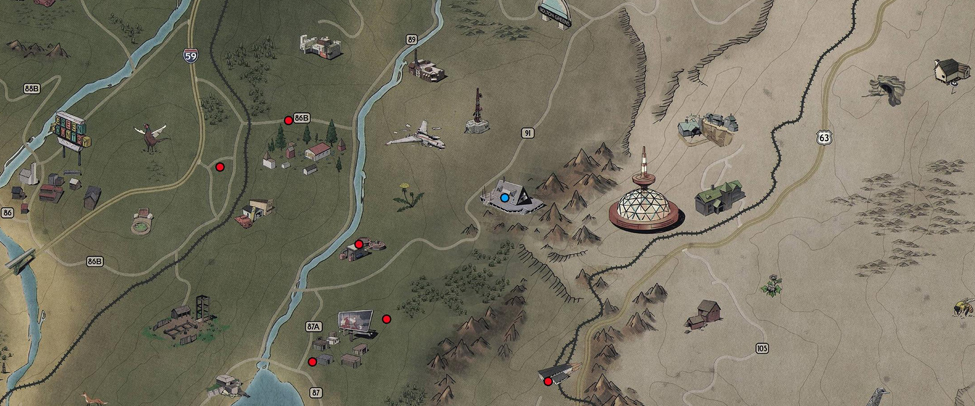The width and height of the screenshot is (975, 406).
Task: Open the colorful fairground billboard location
Action: click(x=71, y=133)
